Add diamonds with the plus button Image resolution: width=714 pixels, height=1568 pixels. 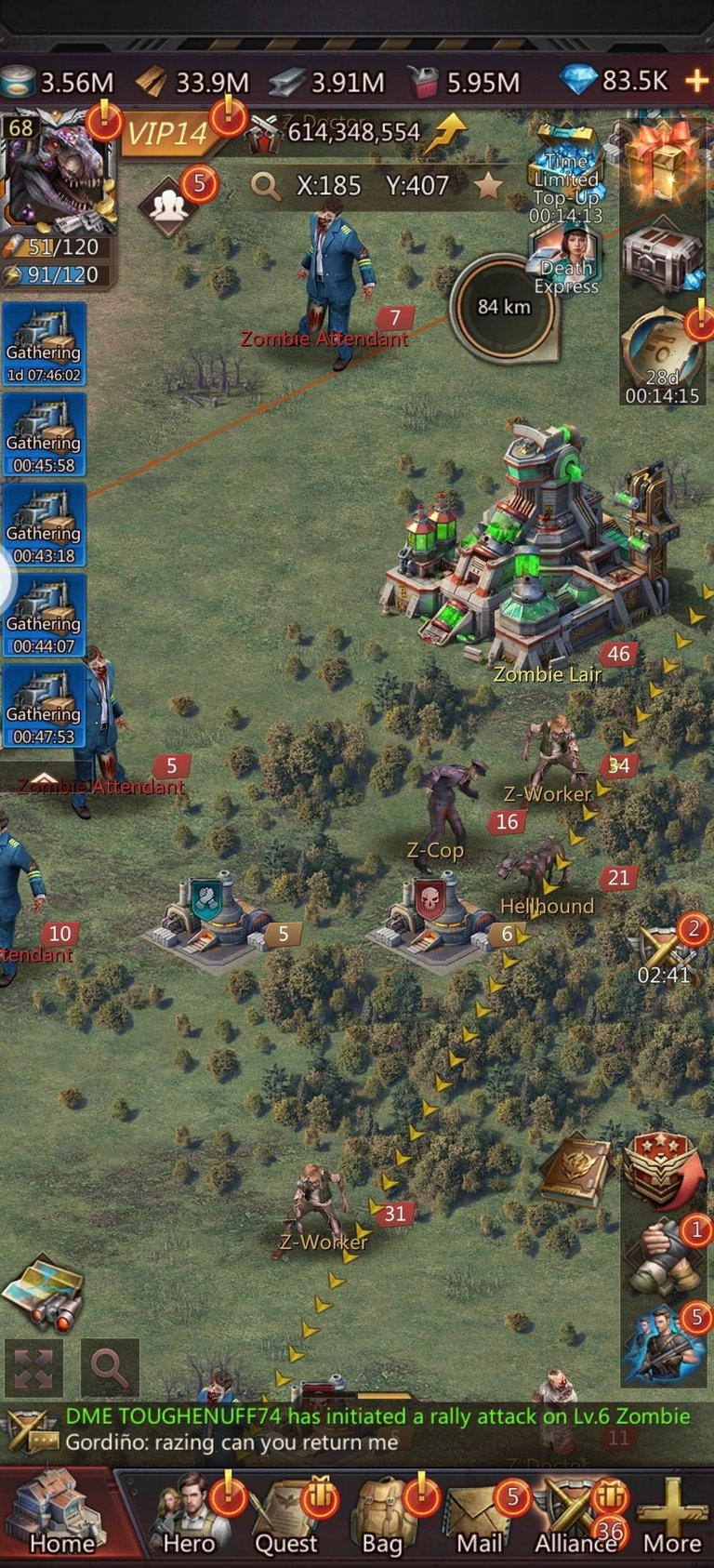(696, 82)
